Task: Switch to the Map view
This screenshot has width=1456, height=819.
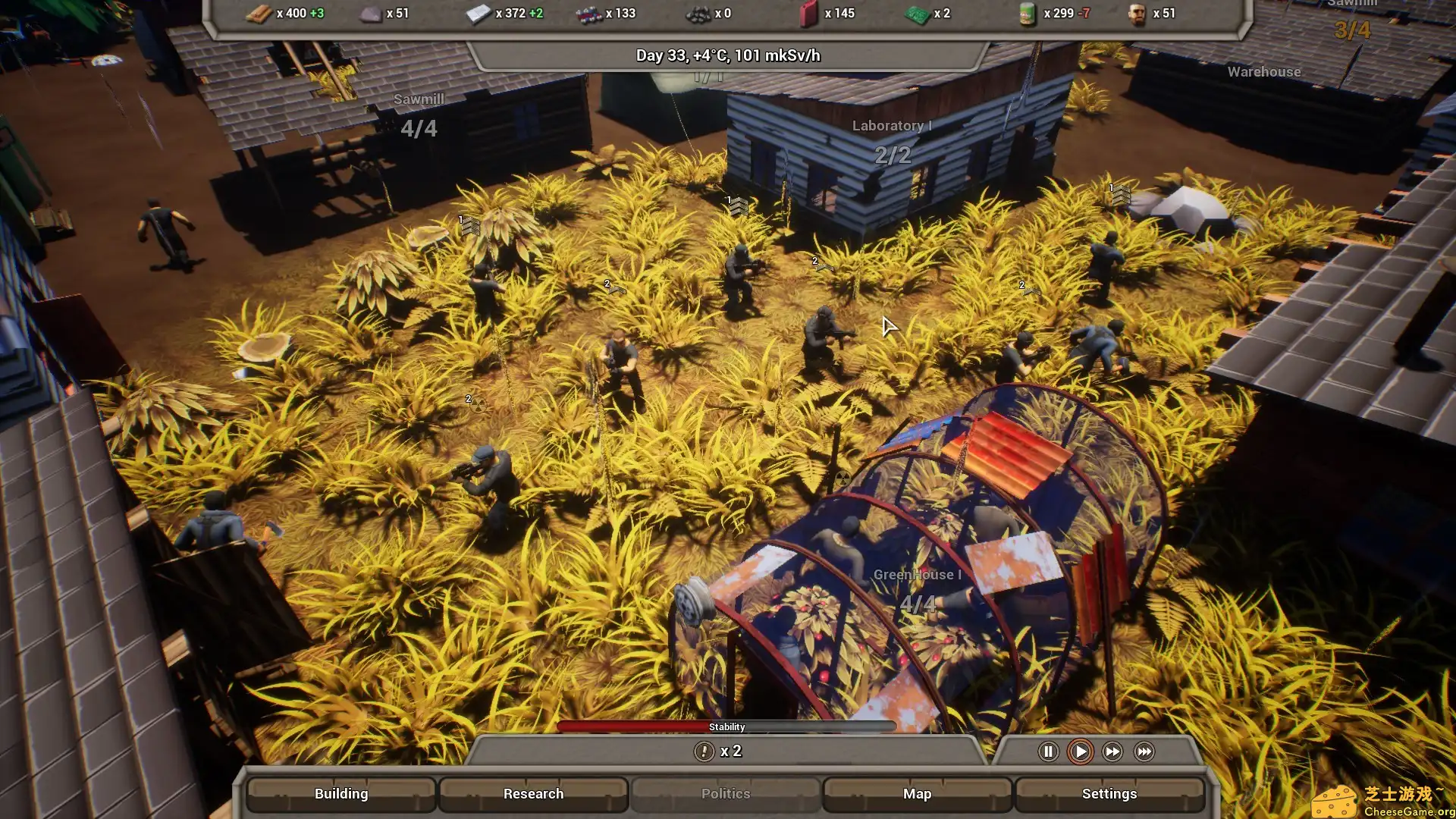Action: pos(917,793)
